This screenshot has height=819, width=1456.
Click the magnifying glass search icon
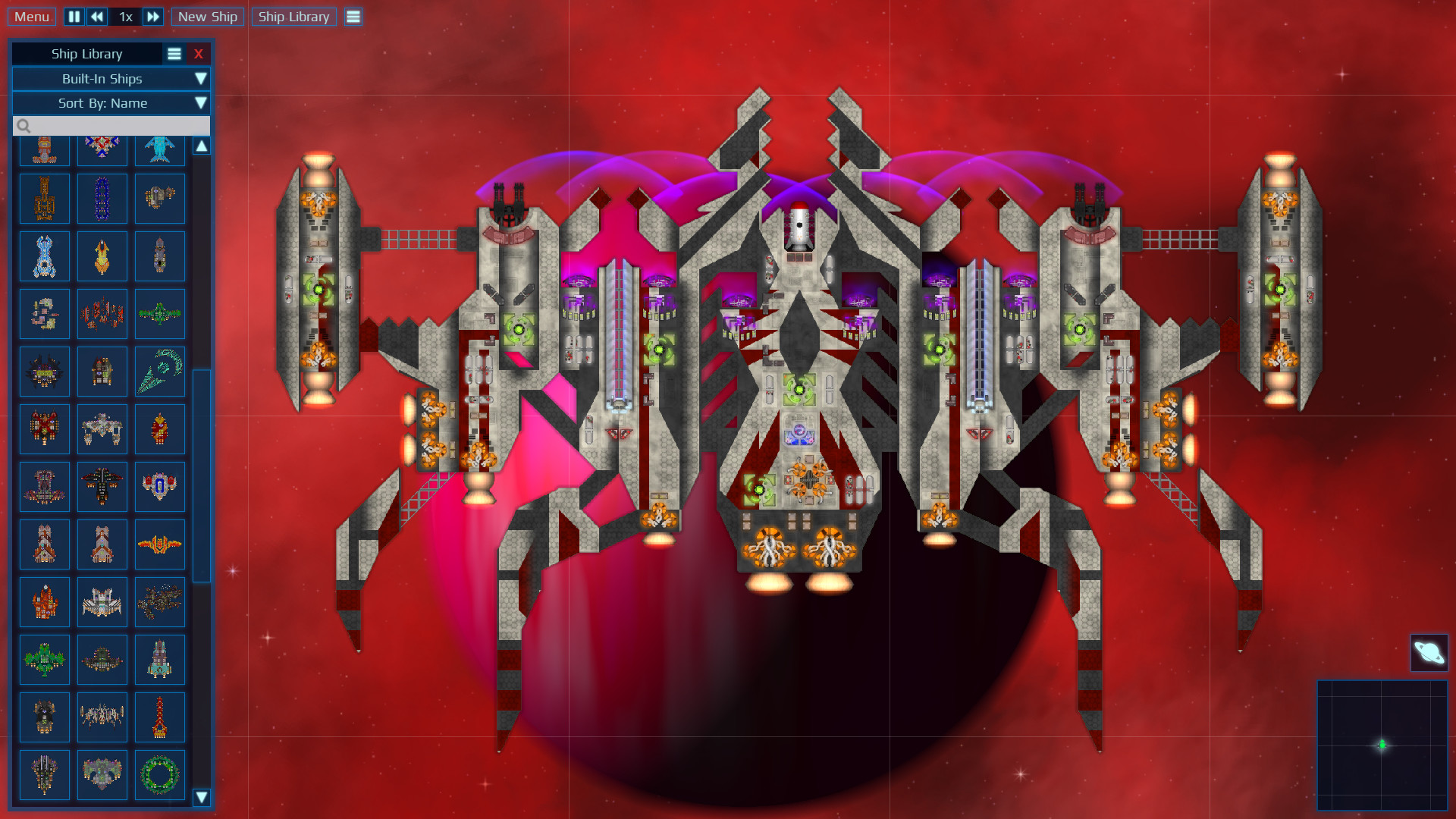24,124
